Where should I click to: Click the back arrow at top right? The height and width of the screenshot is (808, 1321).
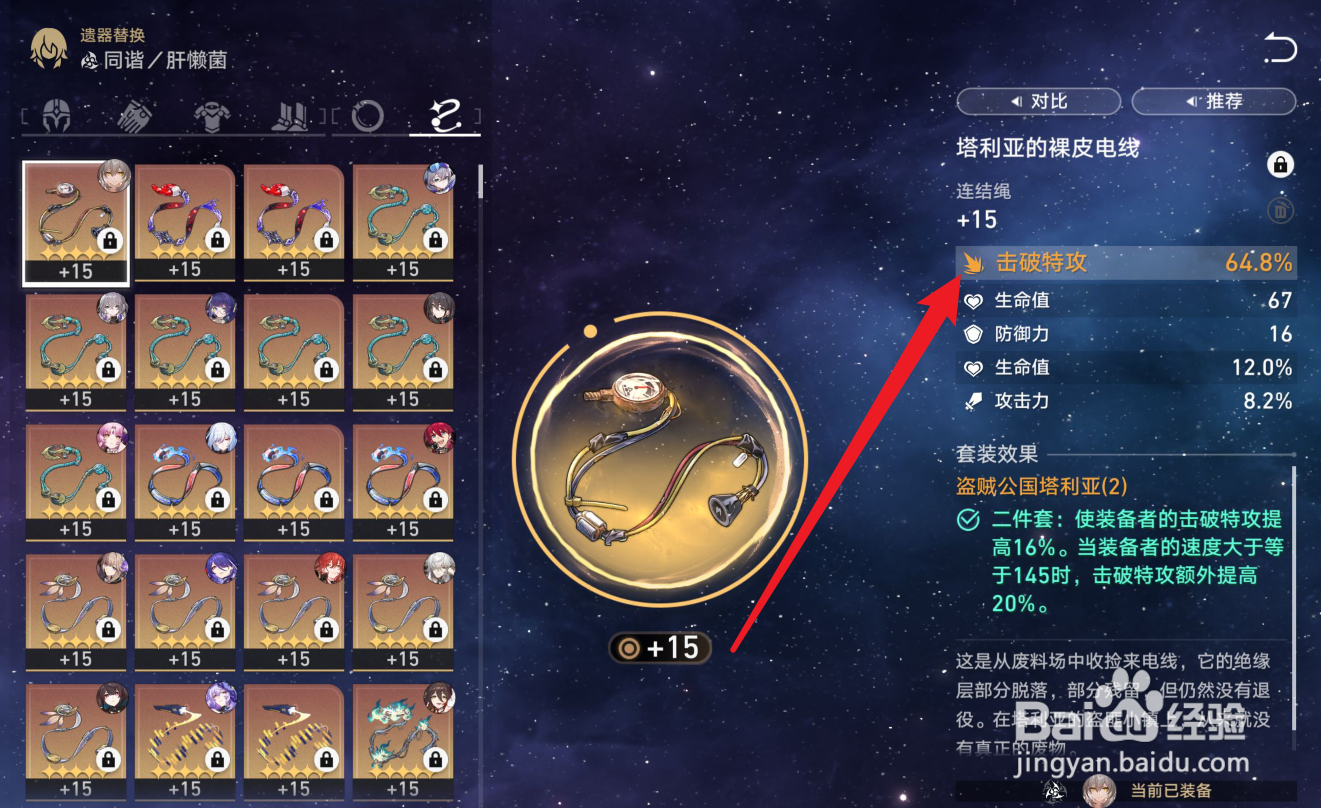point(1280,48)
